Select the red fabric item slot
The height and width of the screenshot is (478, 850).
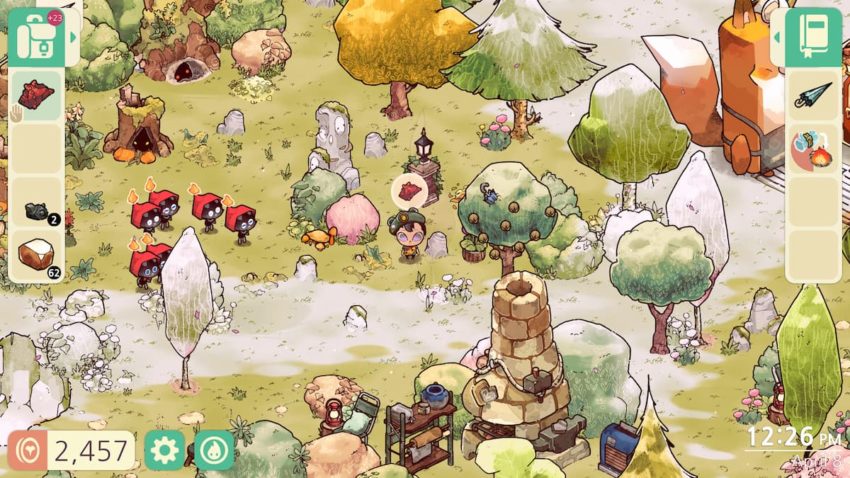point(37,94)
